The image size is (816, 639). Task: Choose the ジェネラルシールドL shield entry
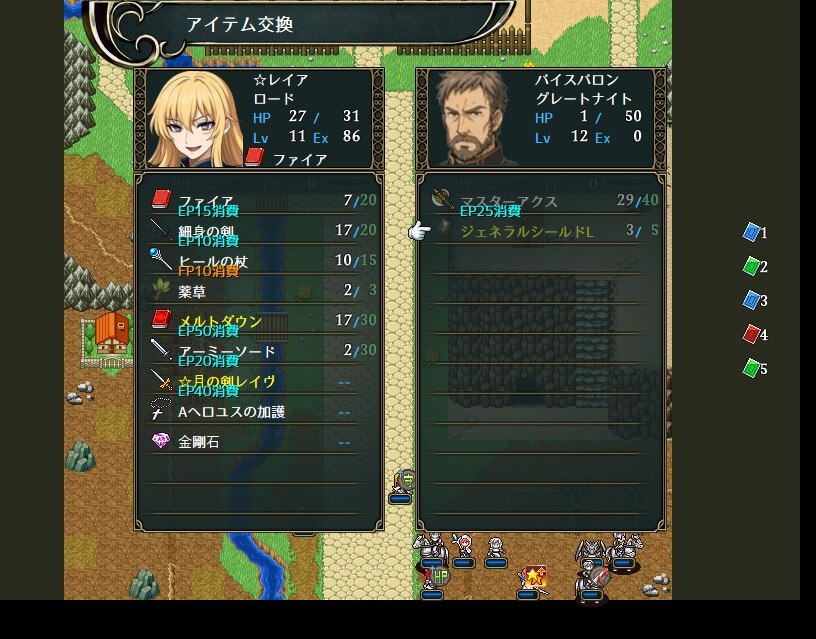[540, 231]
